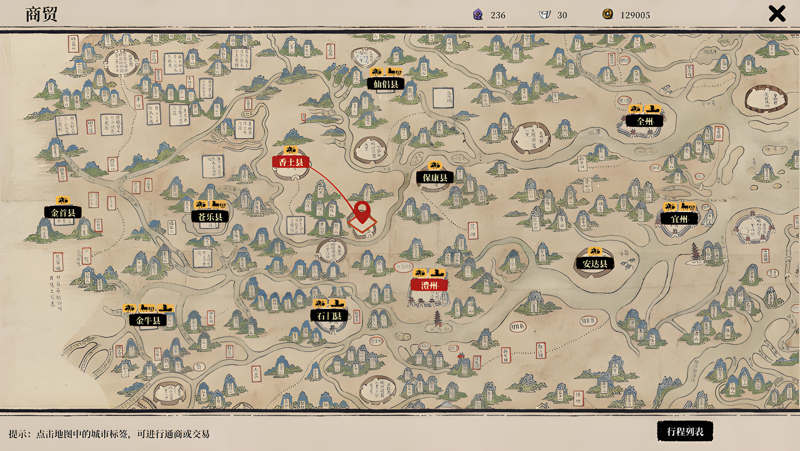Choose the 石门县 city label

pyautogui.click(x=329, y=316)
